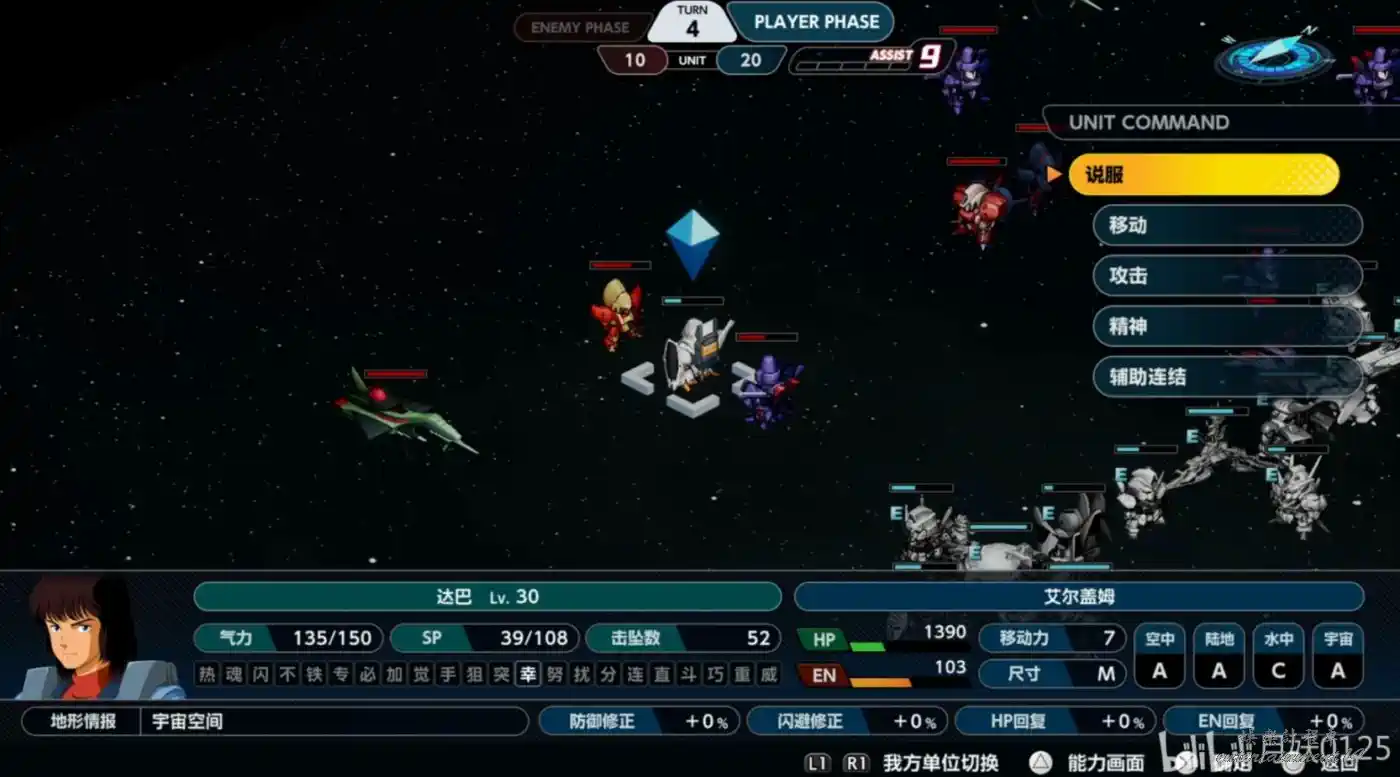Viewport: 1400px width, 777px height.
Task: Open the 精神 spirit command
Action: 1227,327
